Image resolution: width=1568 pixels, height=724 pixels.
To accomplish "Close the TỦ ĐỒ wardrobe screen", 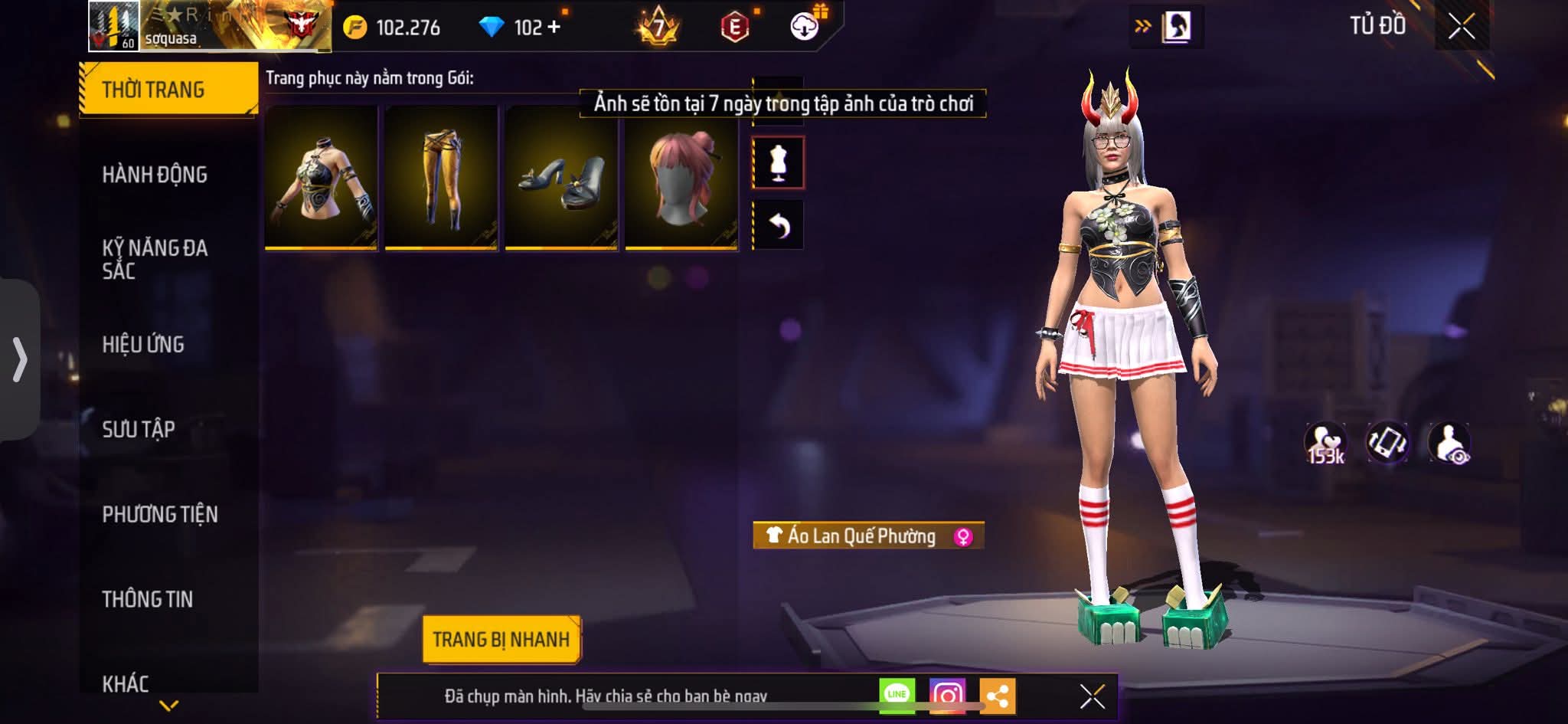I will point(1462,27).
